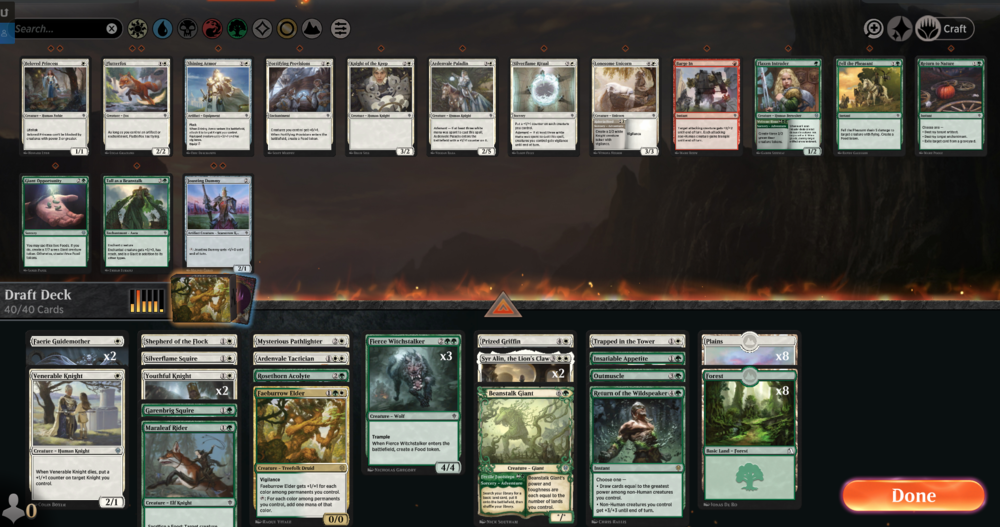Image resolution: width=1000 pixels, height=527 pixels.
Task: Select the Shining Armor card in the pool
Action: tap(218, 104)
